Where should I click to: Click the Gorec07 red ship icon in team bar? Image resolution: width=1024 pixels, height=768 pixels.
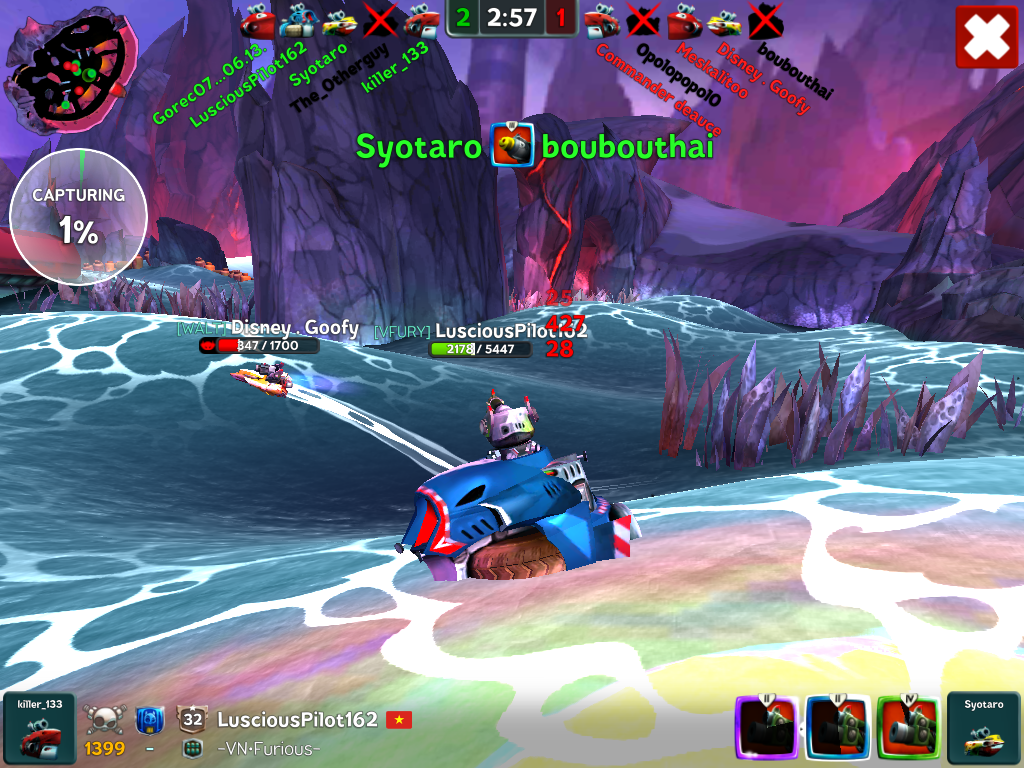click(258, 19)
